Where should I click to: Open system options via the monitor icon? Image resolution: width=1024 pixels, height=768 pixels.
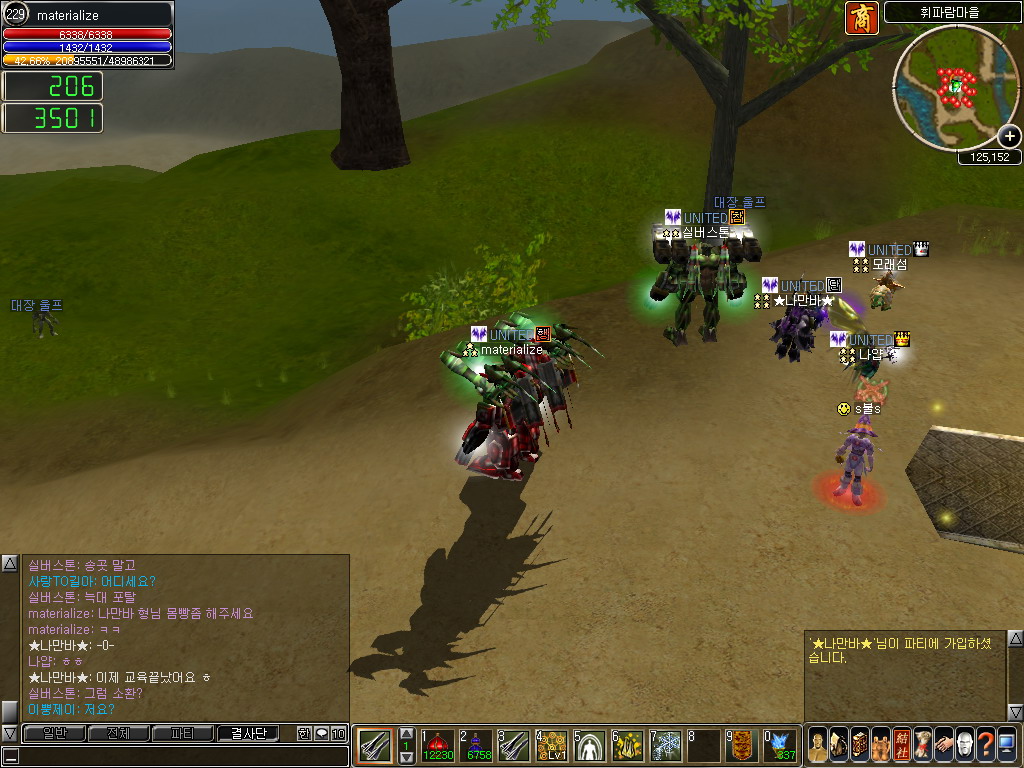pyautogui.click(x=1007, y=746)
